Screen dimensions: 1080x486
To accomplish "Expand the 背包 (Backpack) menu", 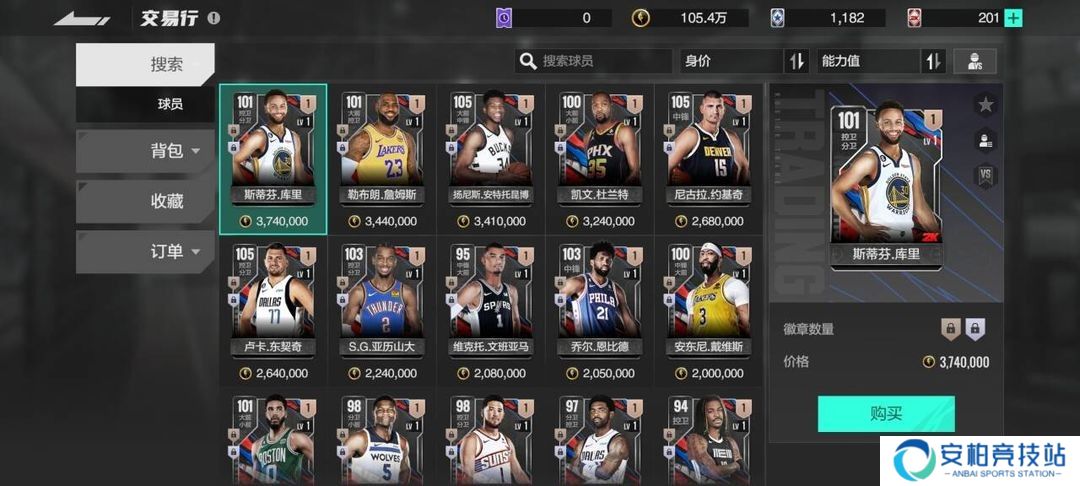I will [145, 151].
